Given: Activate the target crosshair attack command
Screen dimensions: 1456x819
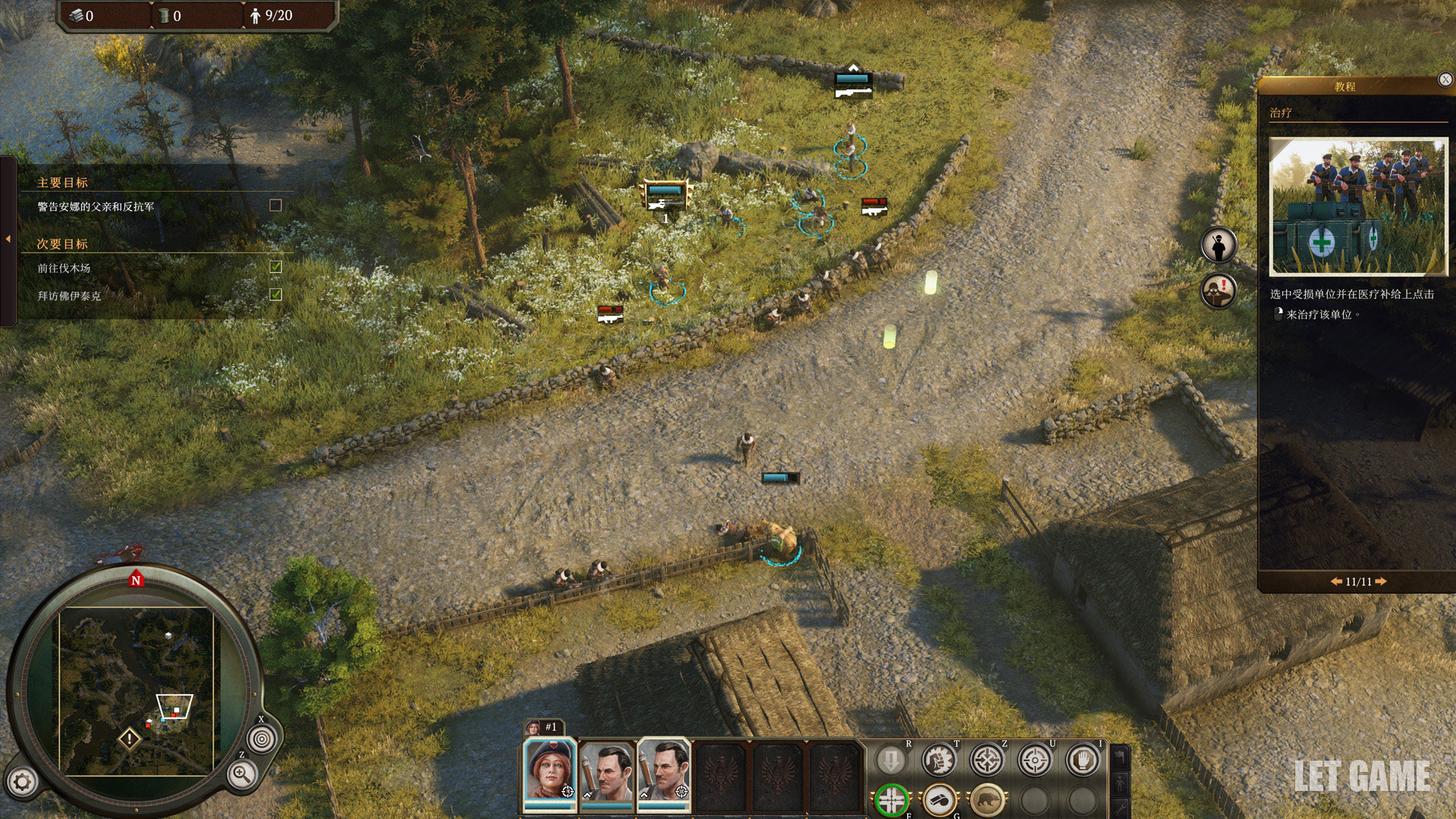Looking at the screenshot, I should tap(1034, 760).
